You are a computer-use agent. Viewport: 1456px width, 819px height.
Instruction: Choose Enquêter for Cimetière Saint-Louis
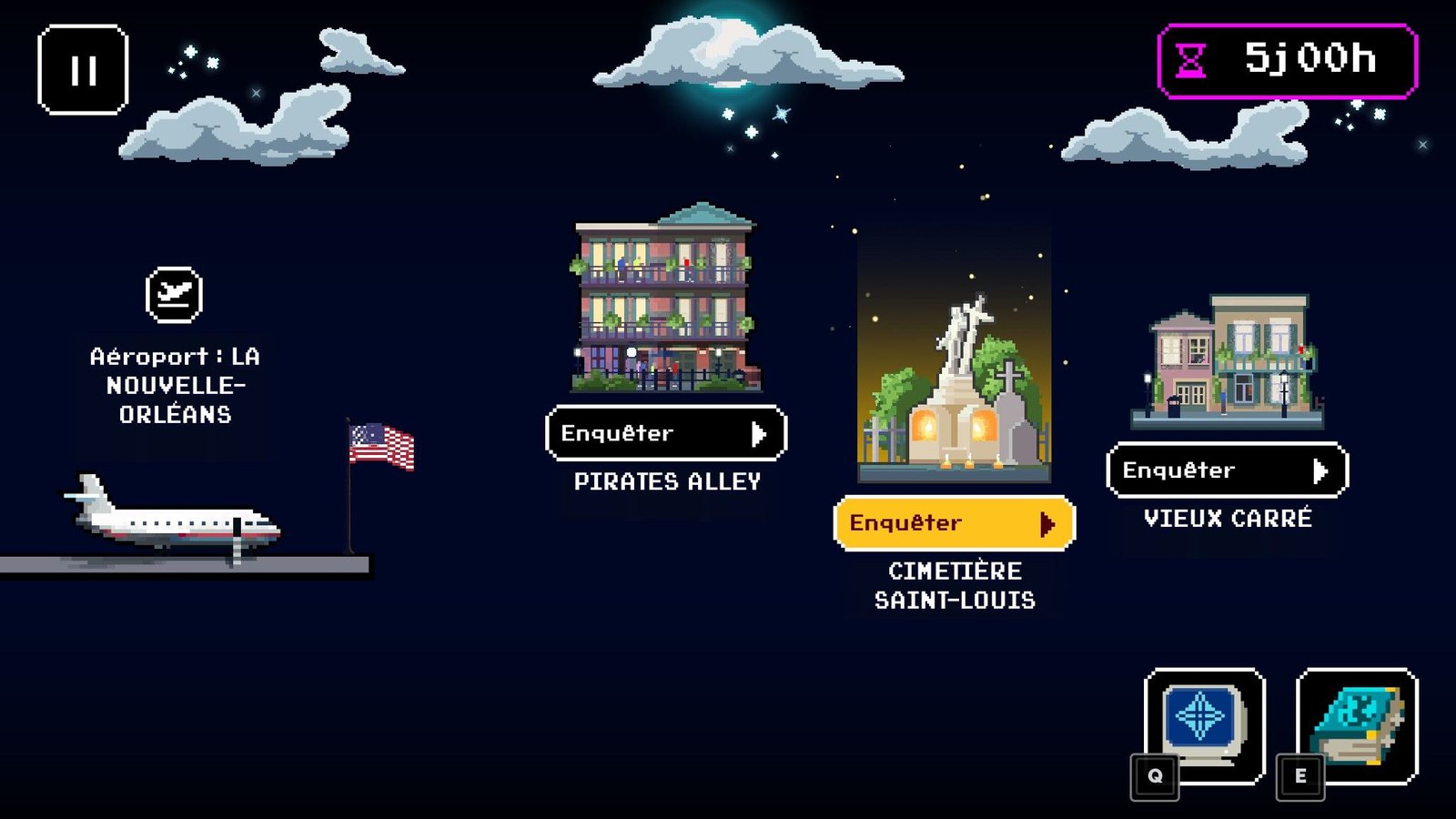pos(954,523)
